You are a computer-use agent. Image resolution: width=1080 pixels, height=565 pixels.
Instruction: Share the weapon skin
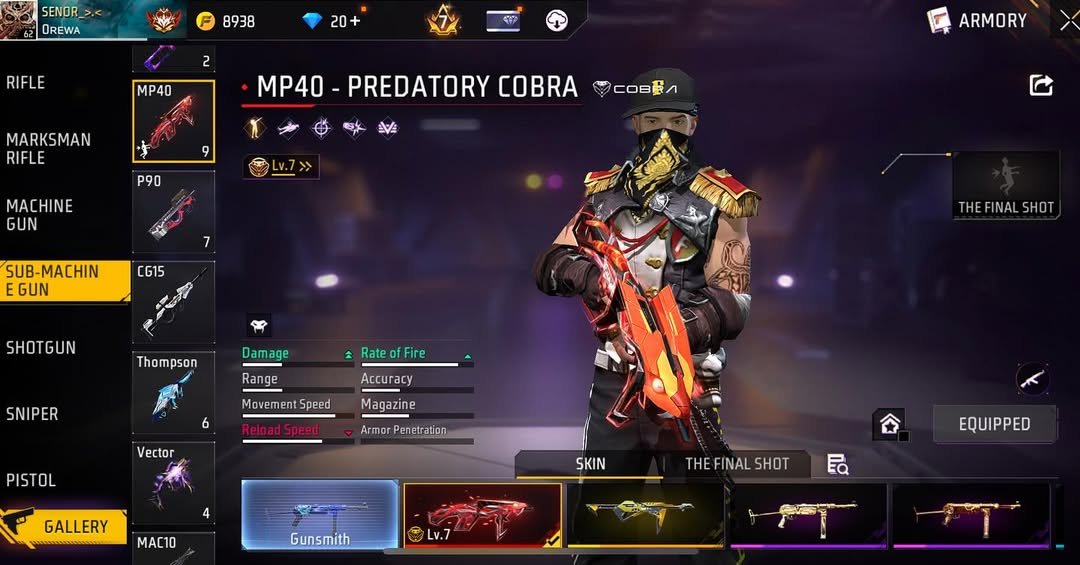pyautogui.click(x=1041, y=86)
